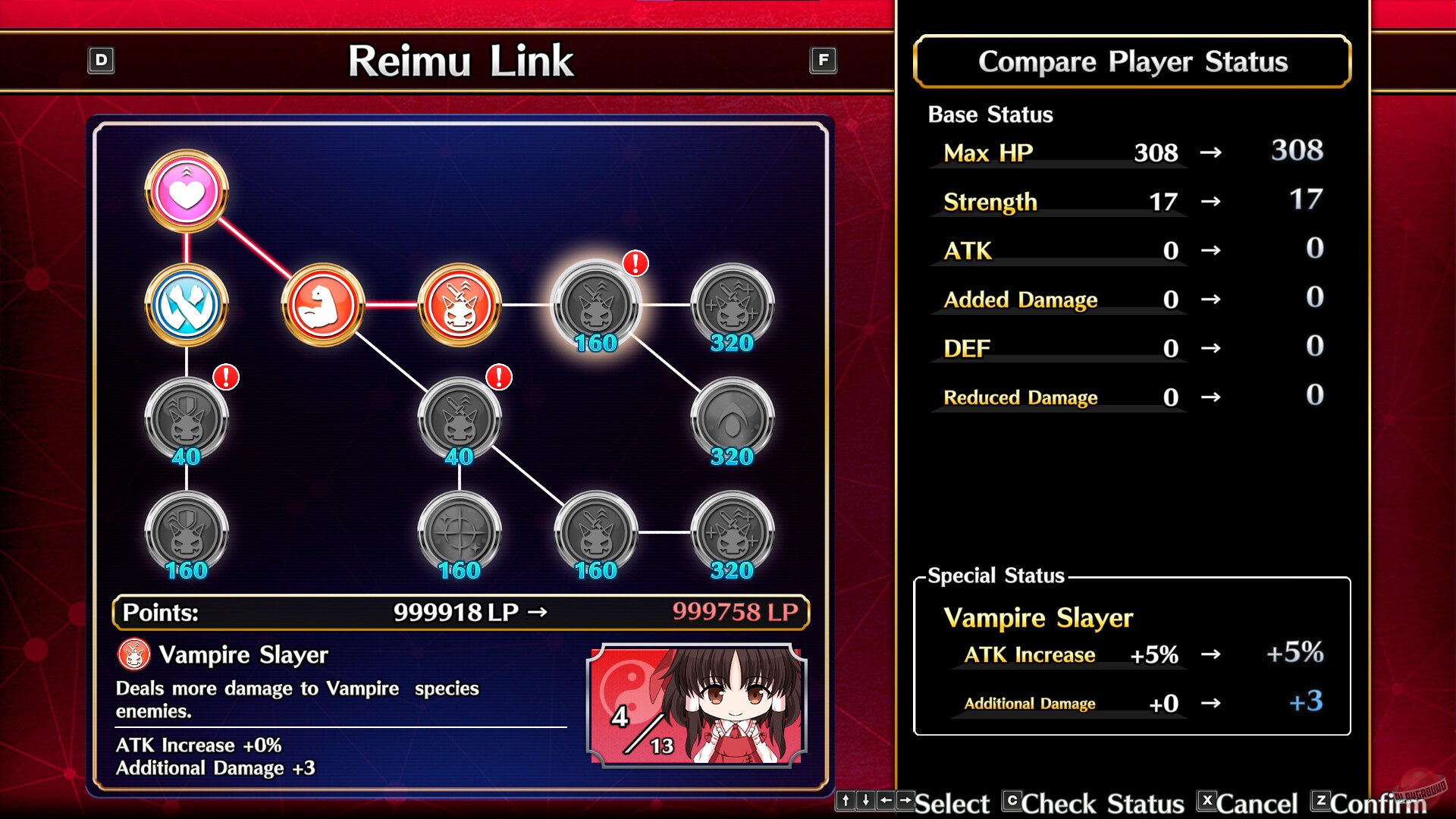Toggle the 40 LP vampire node with exclamation mark

459,418
